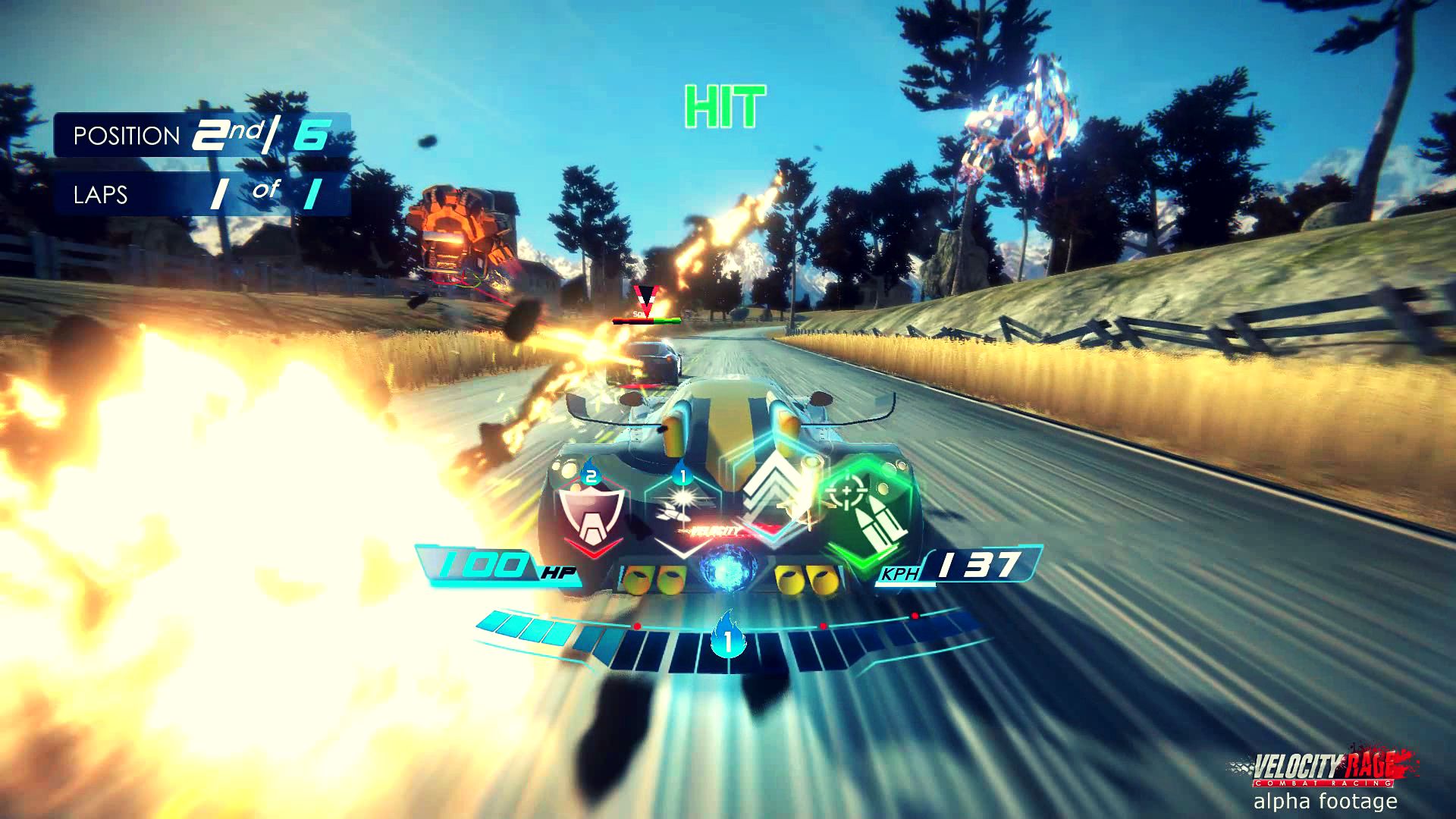Activate the red shield ability
Viewport: 1456px width, 819px height.
pyautogui.click(x=591, y=516)
